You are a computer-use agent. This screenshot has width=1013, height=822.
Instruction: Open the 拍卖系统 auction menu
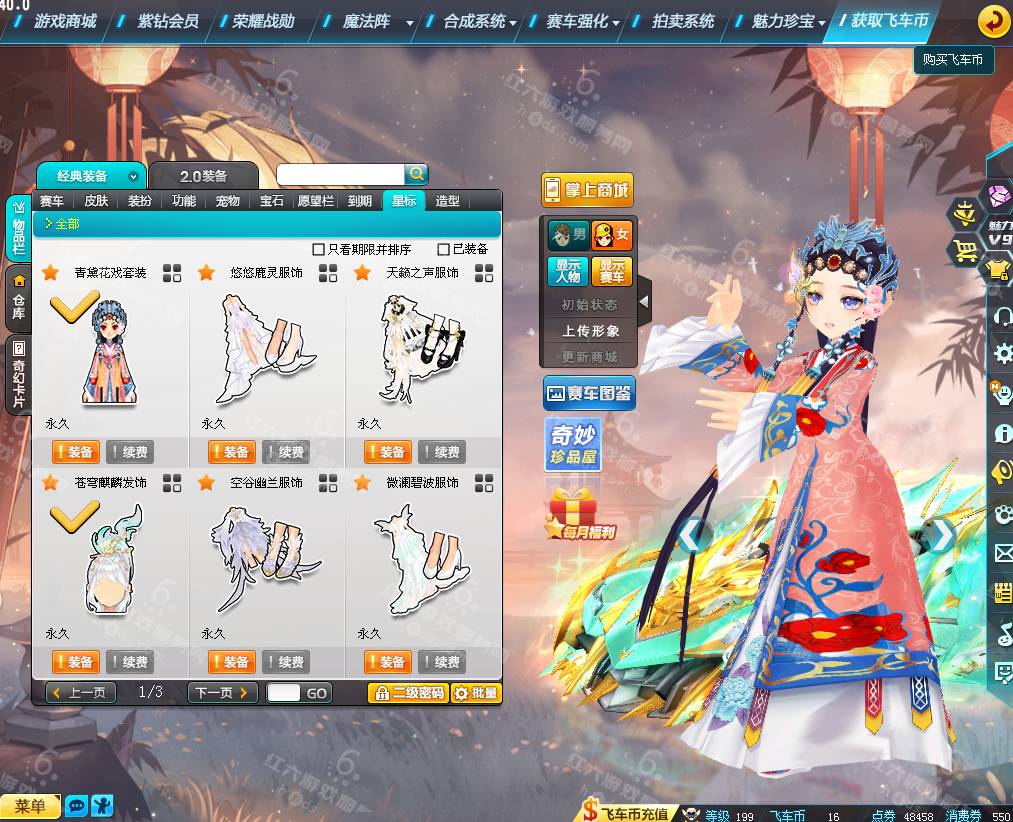tap(683, 20)
